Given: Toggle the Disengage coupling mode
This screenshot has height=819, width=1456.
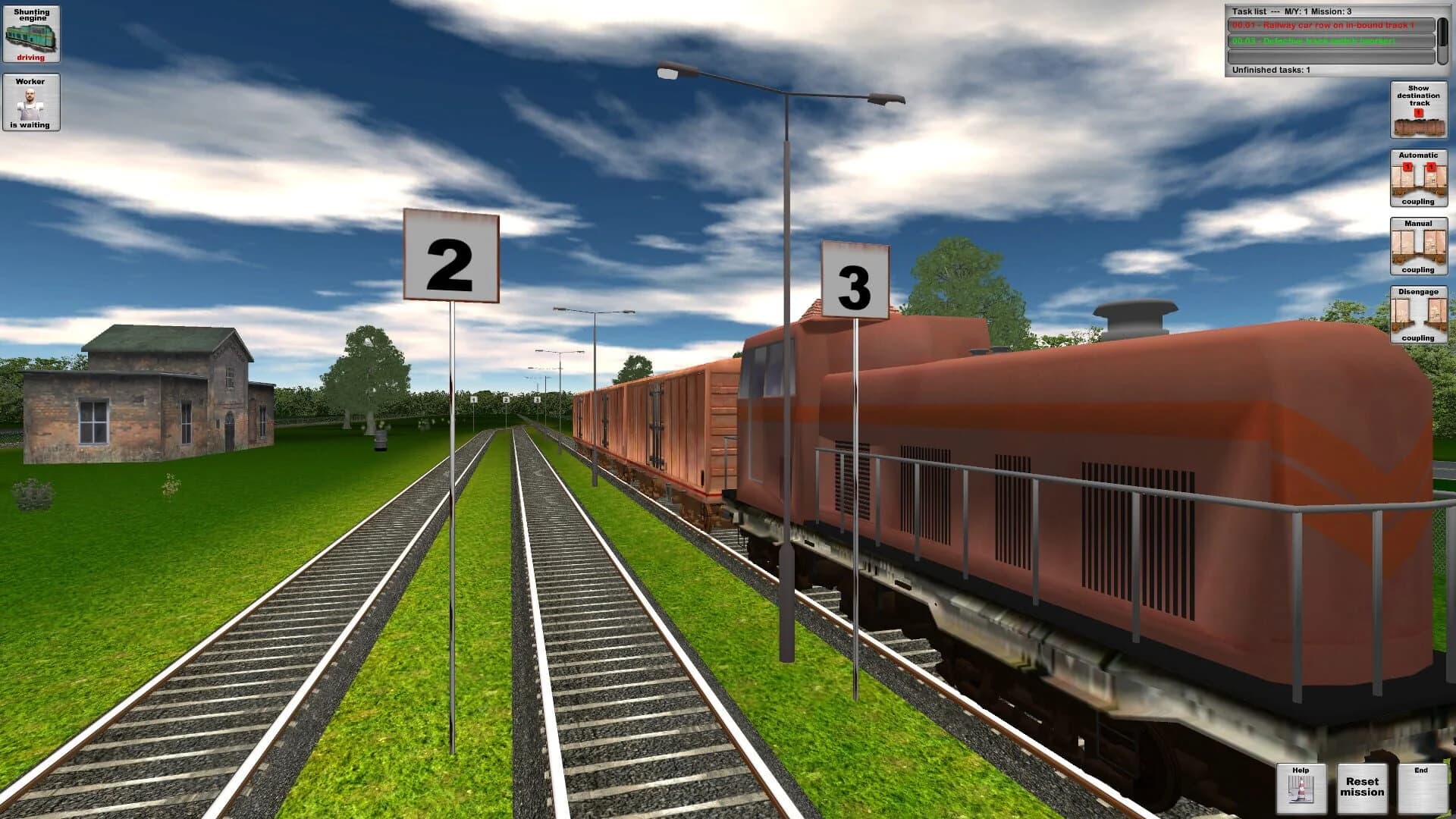Looking at the screenshot, I should (x=1417, y=313).
